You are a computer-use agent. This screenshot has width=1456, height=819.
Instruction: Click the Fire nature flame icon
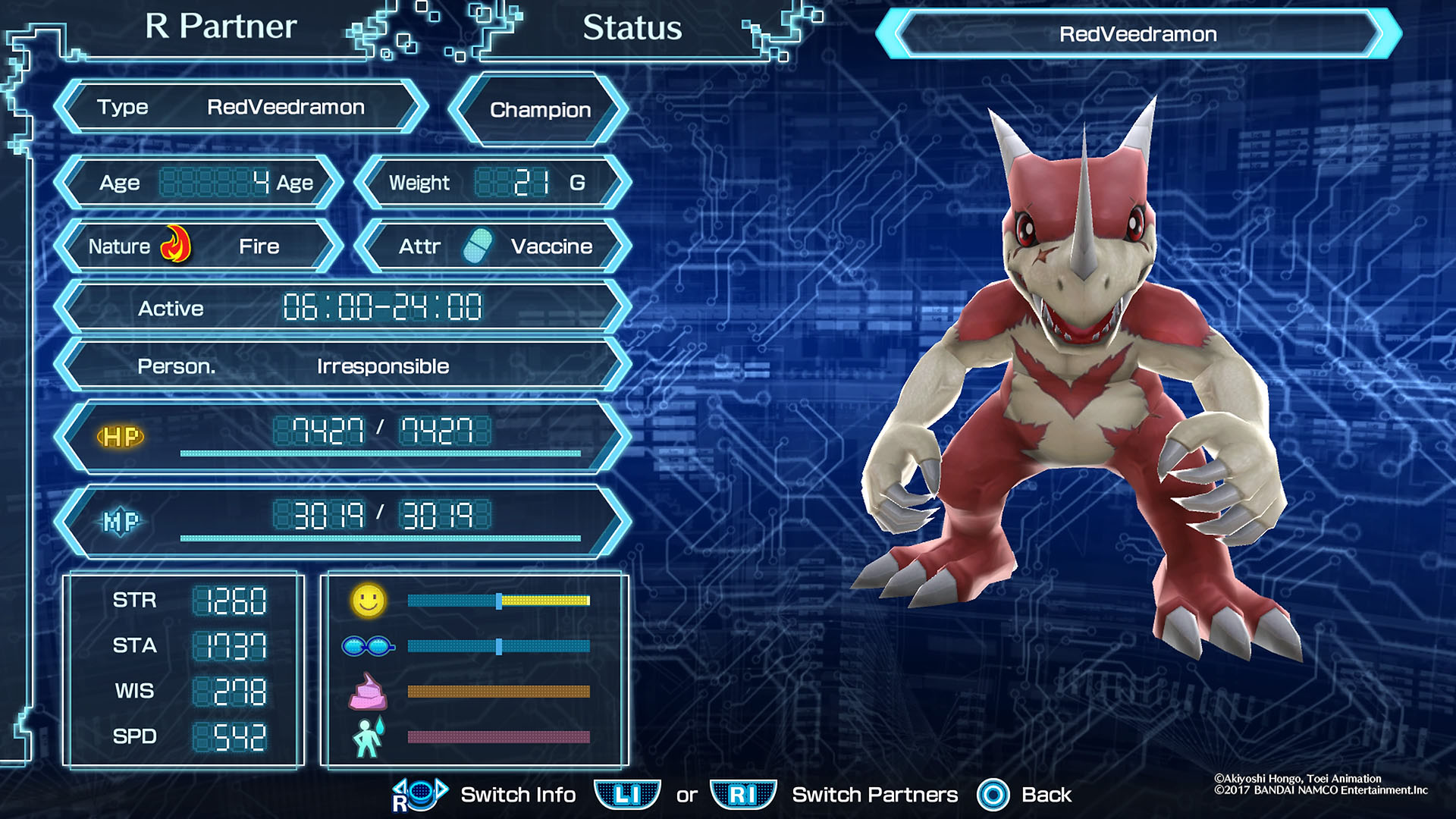pos(176,245)
